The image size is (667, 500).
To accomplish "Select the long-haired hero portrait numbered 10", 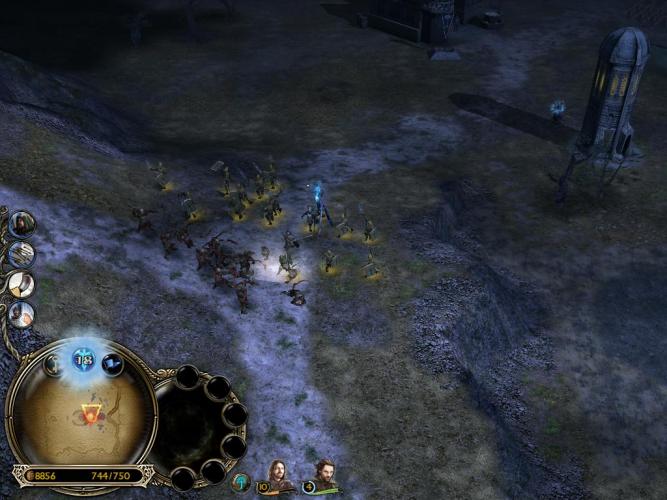I will pyautogui.click(x=277, y=472).
